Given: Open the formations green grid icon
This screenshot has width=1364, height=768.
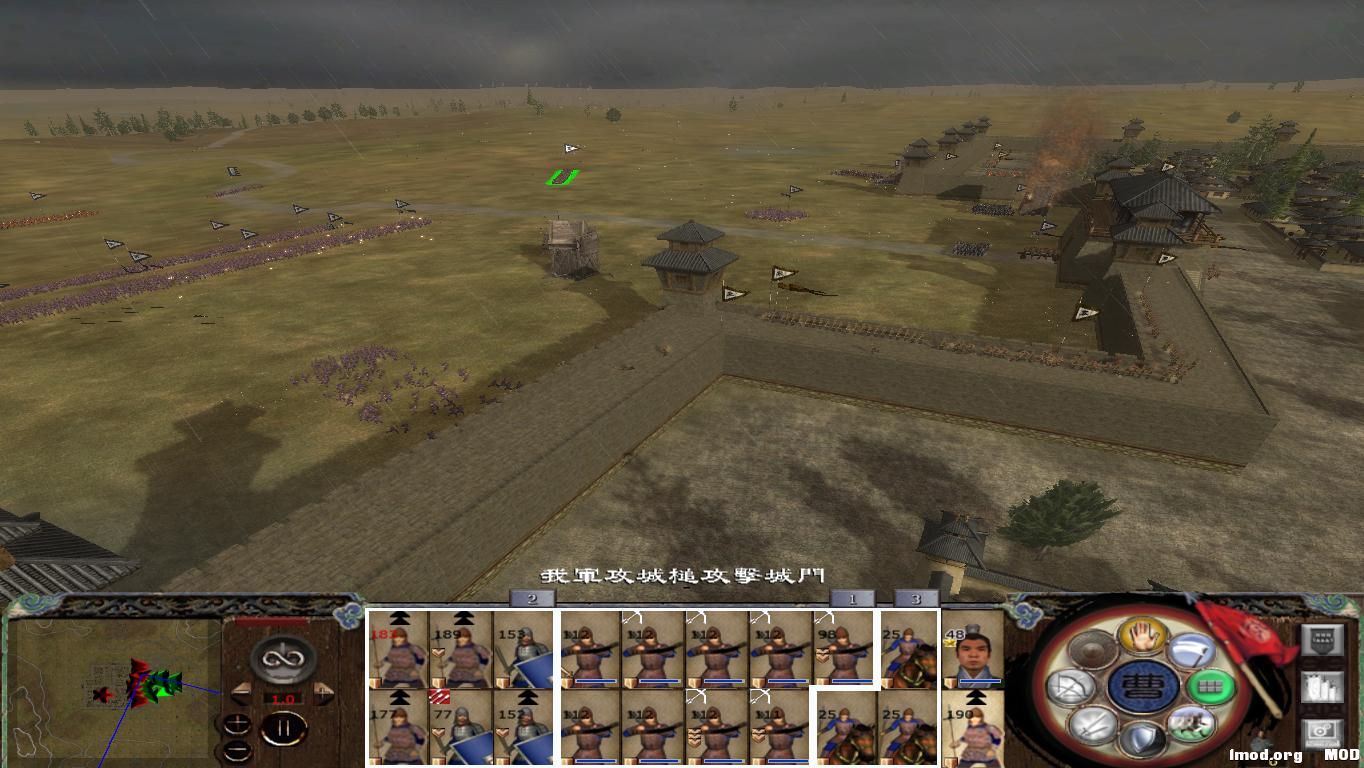Looking at the screenshot, I should click(x=1210, y=686).
